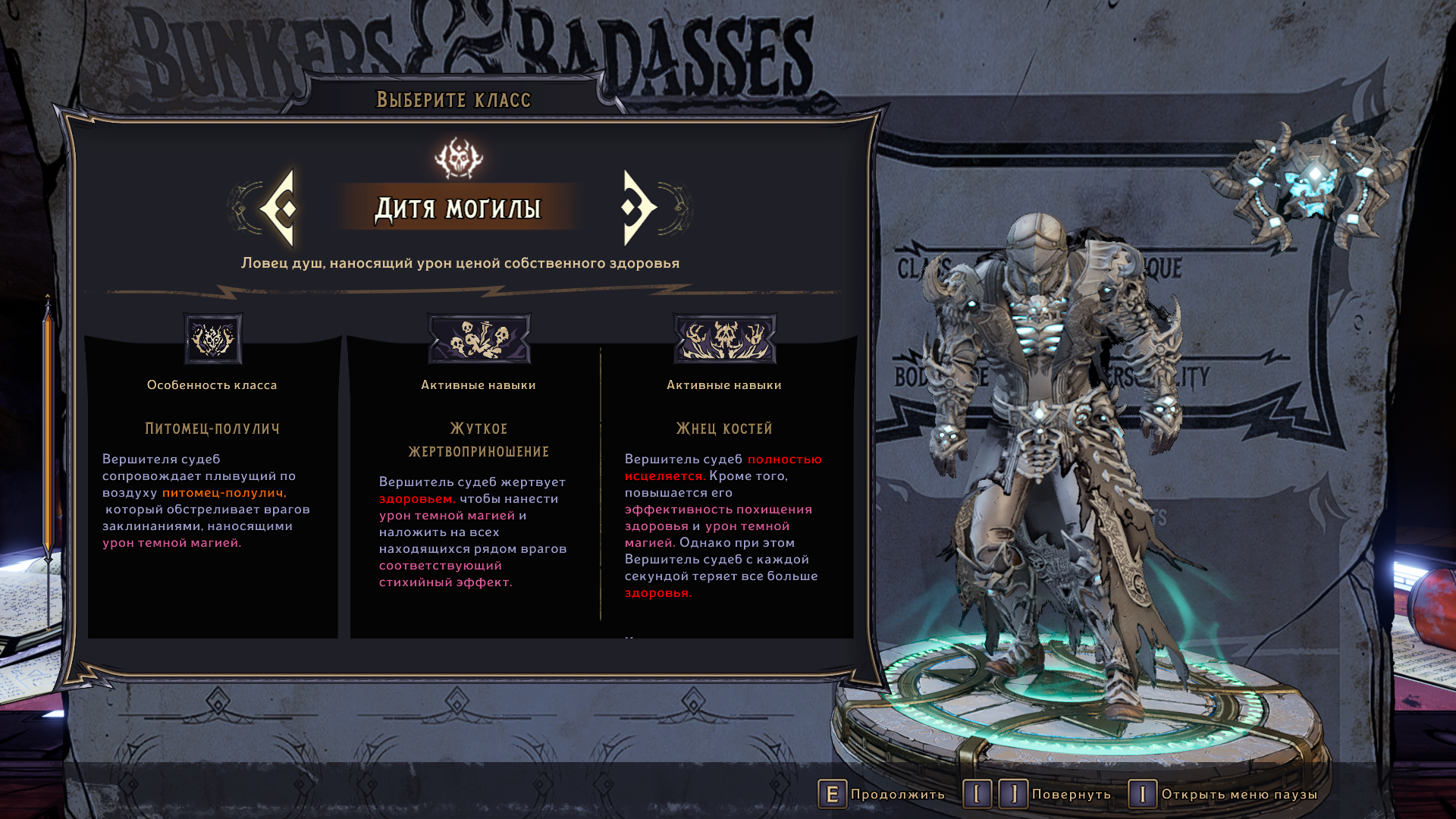Switch to the previous class with left arrow

[279, 208]
